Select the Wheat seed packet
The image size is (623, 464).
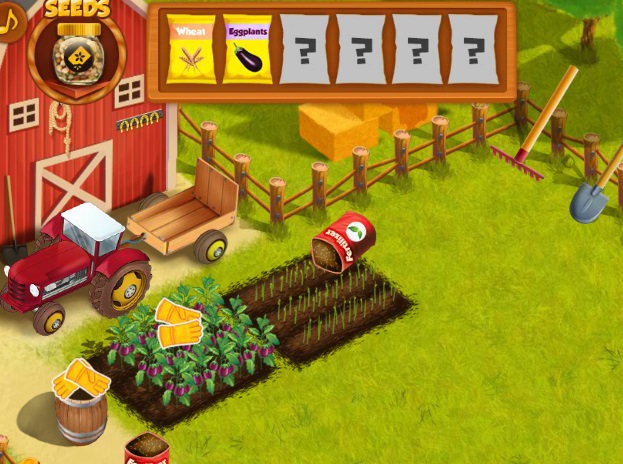(x=190, y=49)
